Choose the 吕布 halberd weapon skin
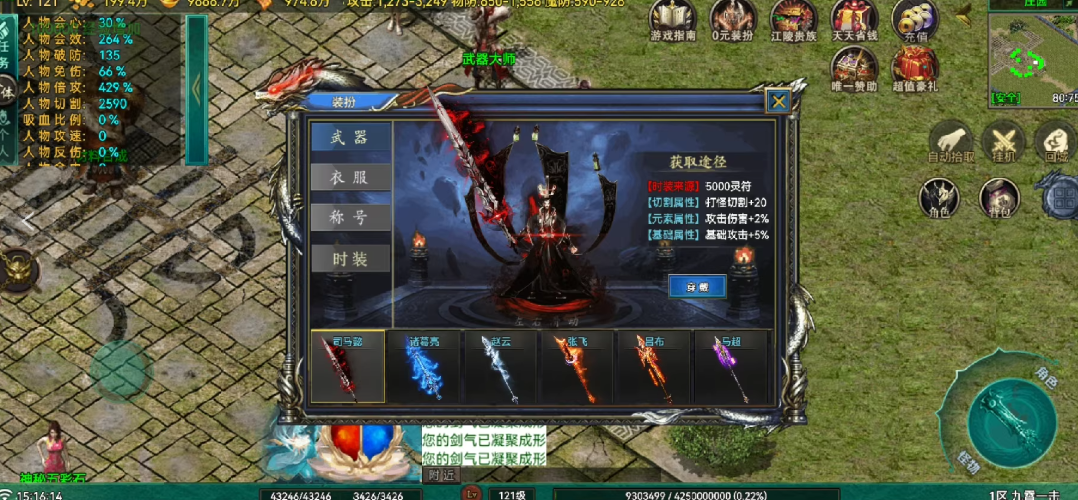The width and height of the screenshot is (1078, 500). point(654,367)
